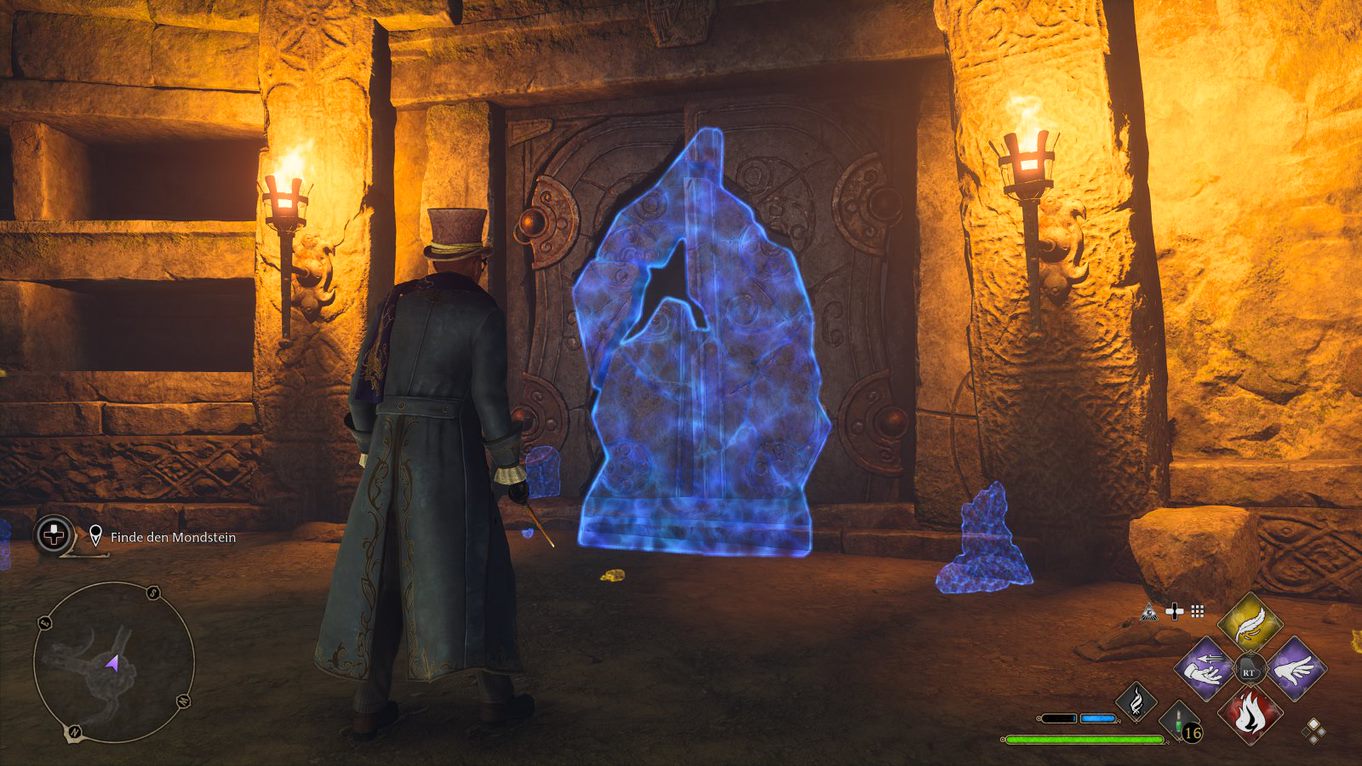Click the waypoint pin icon beside the quest text
This screenshot has height=766, width=1362.
tap(95, 535)
